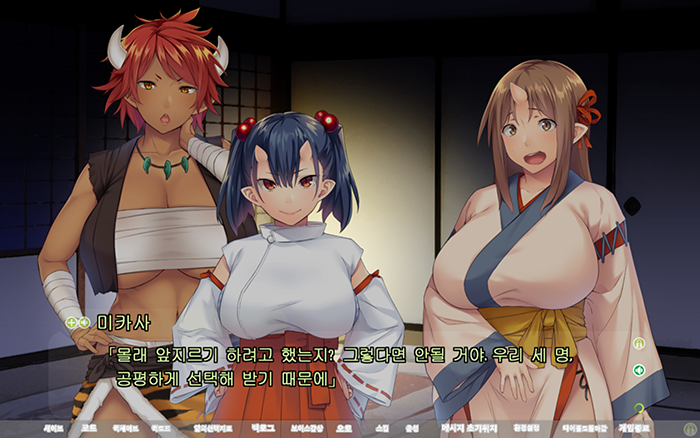Click the green speaker voice-replay icon

click(x=638, y=371)
